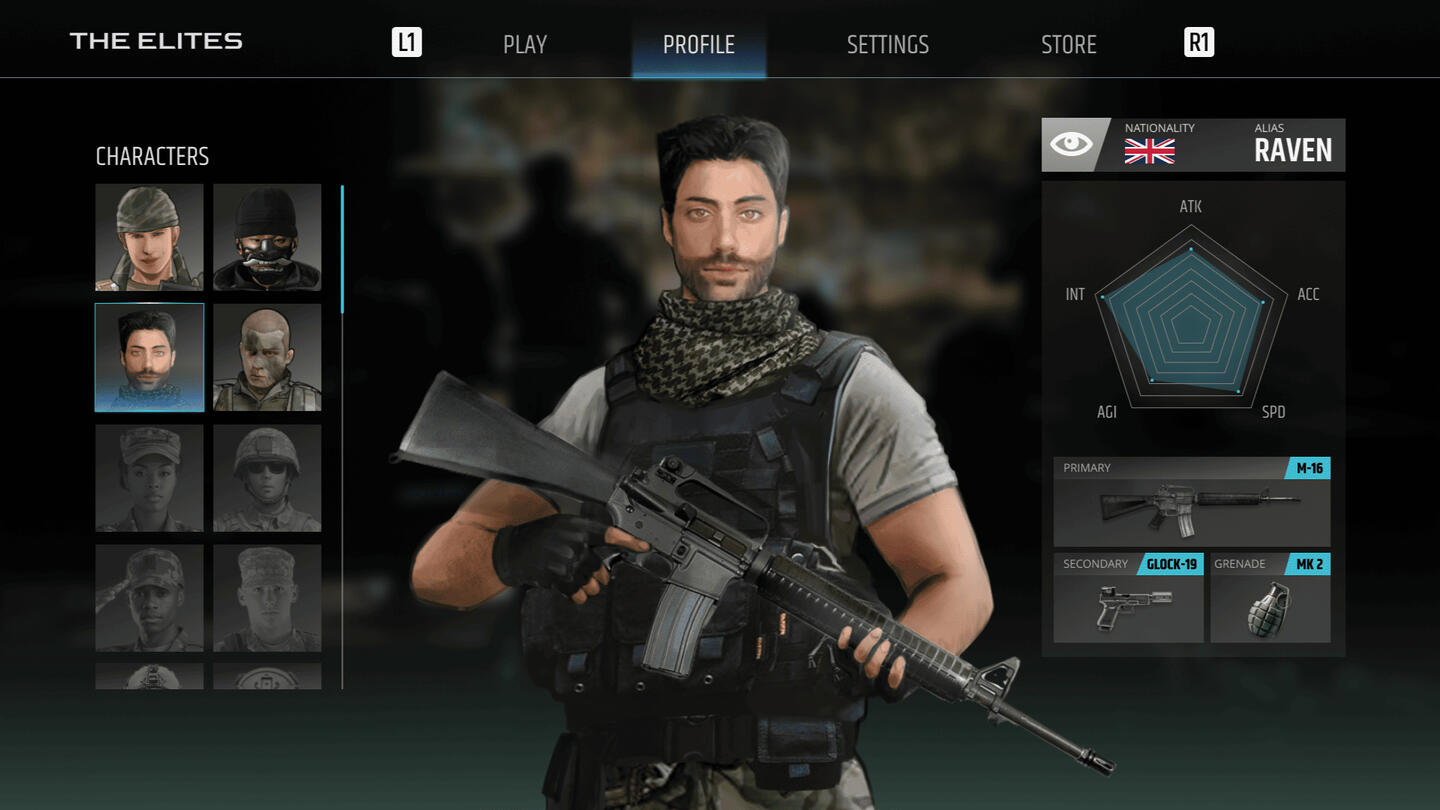Open the Settings tab

[887, 44]
